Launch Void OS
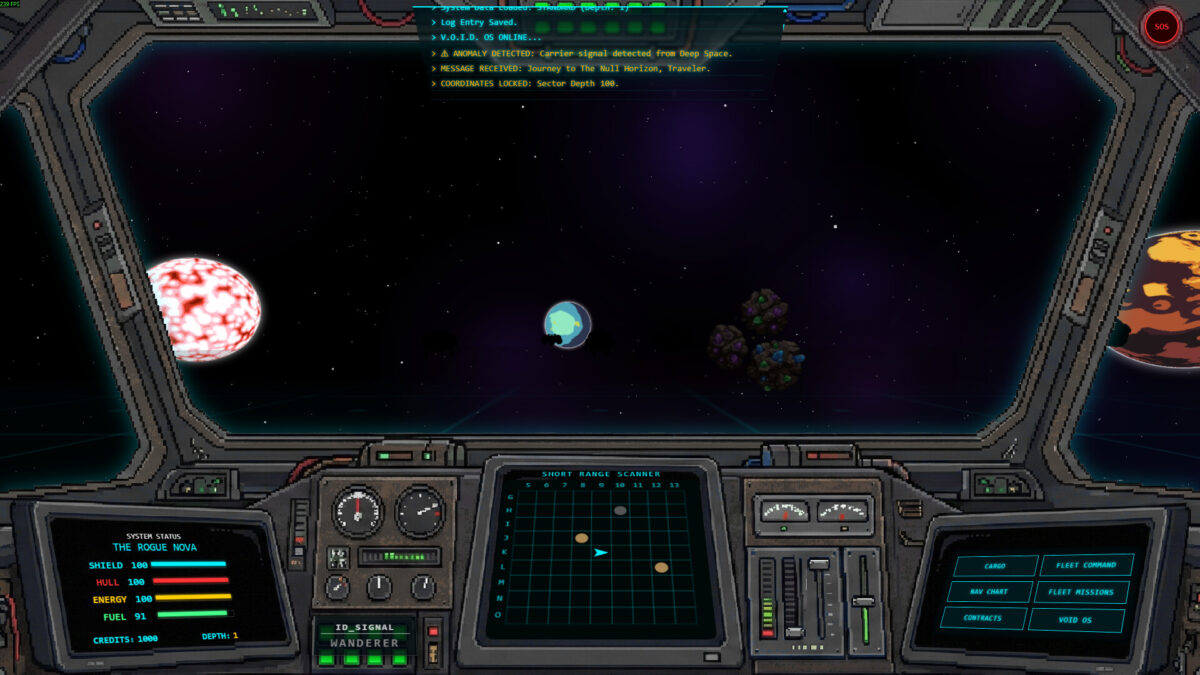 click(x=1076, y=620)
